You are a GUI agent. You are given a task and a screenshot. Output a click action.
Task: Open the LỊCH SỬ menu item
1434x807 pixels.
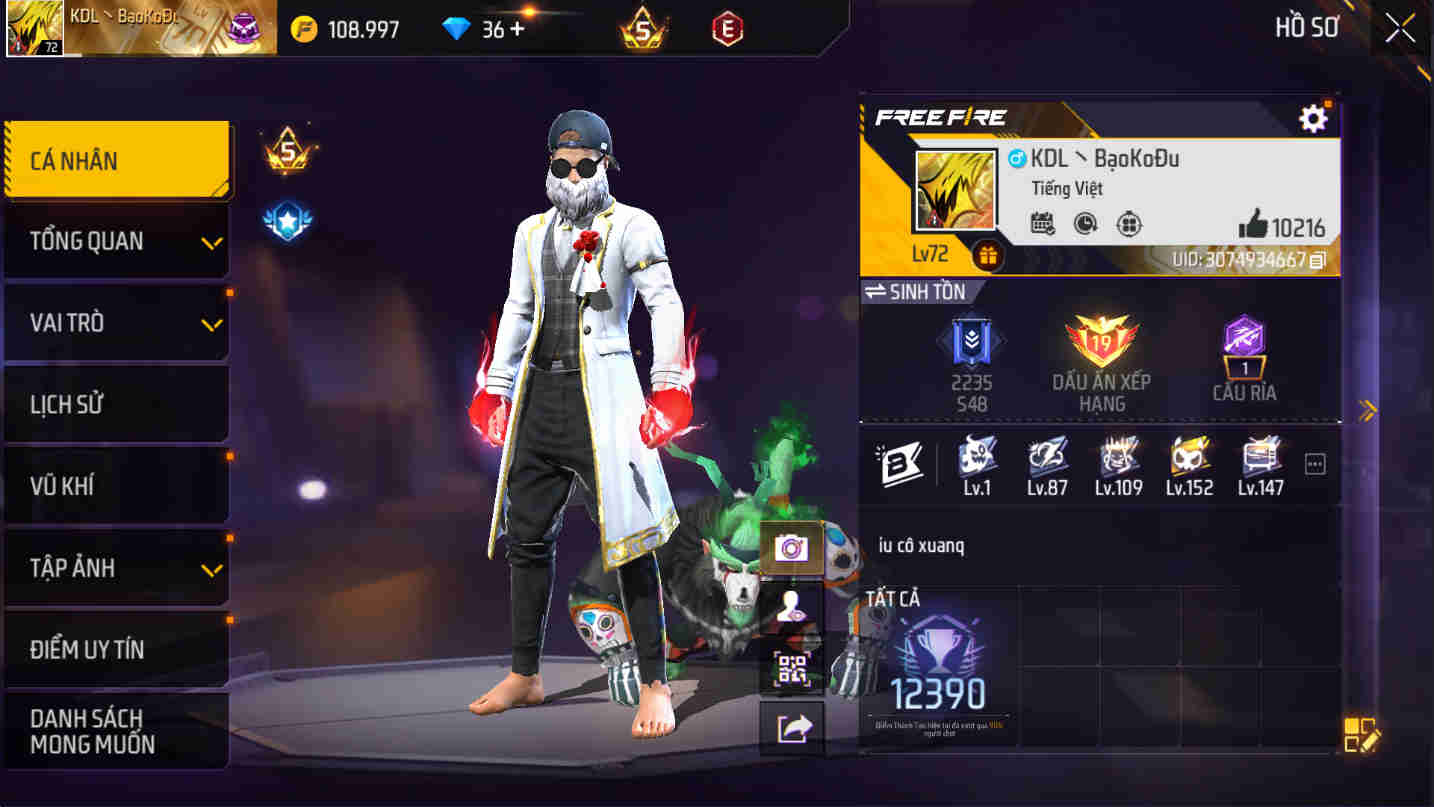[116, 403]
